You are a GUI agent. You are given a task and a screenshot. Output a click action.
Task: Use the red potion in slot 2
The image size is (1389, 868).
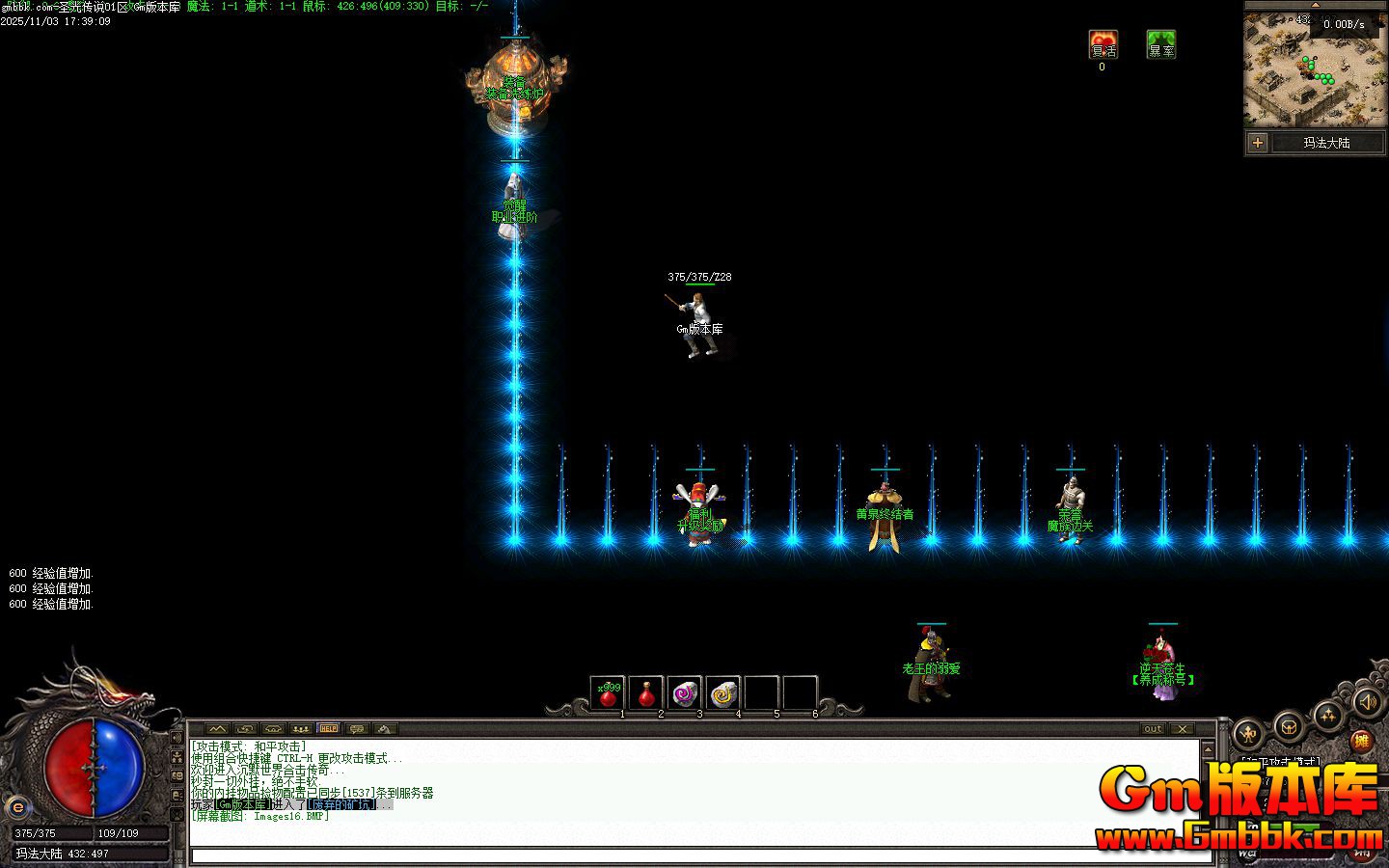(x=646, y=692)
